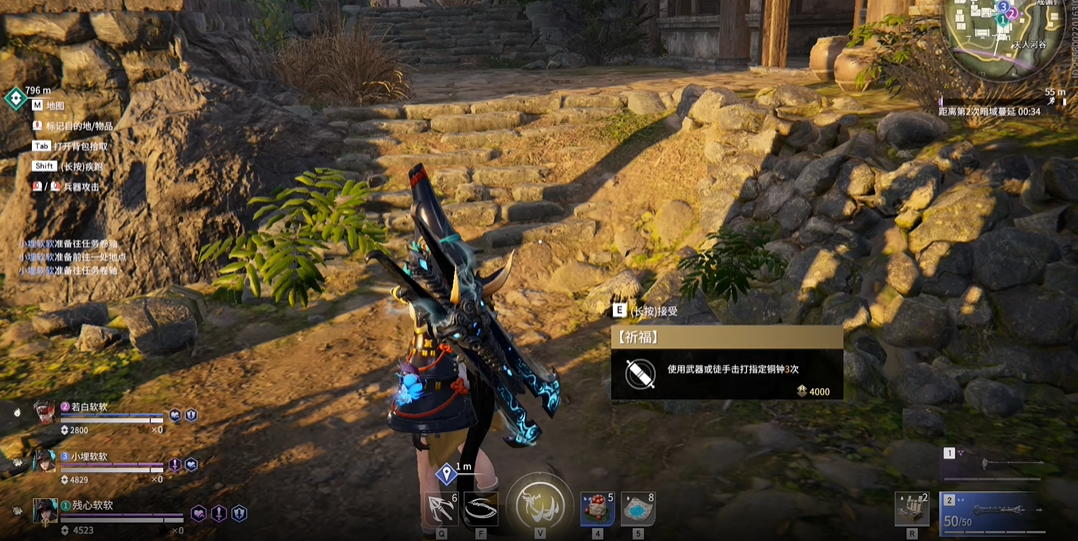This screenshot has width=1078, height=541.
Task: Click the green diamond waypoint marker
Action: click(x=15, y=98)
